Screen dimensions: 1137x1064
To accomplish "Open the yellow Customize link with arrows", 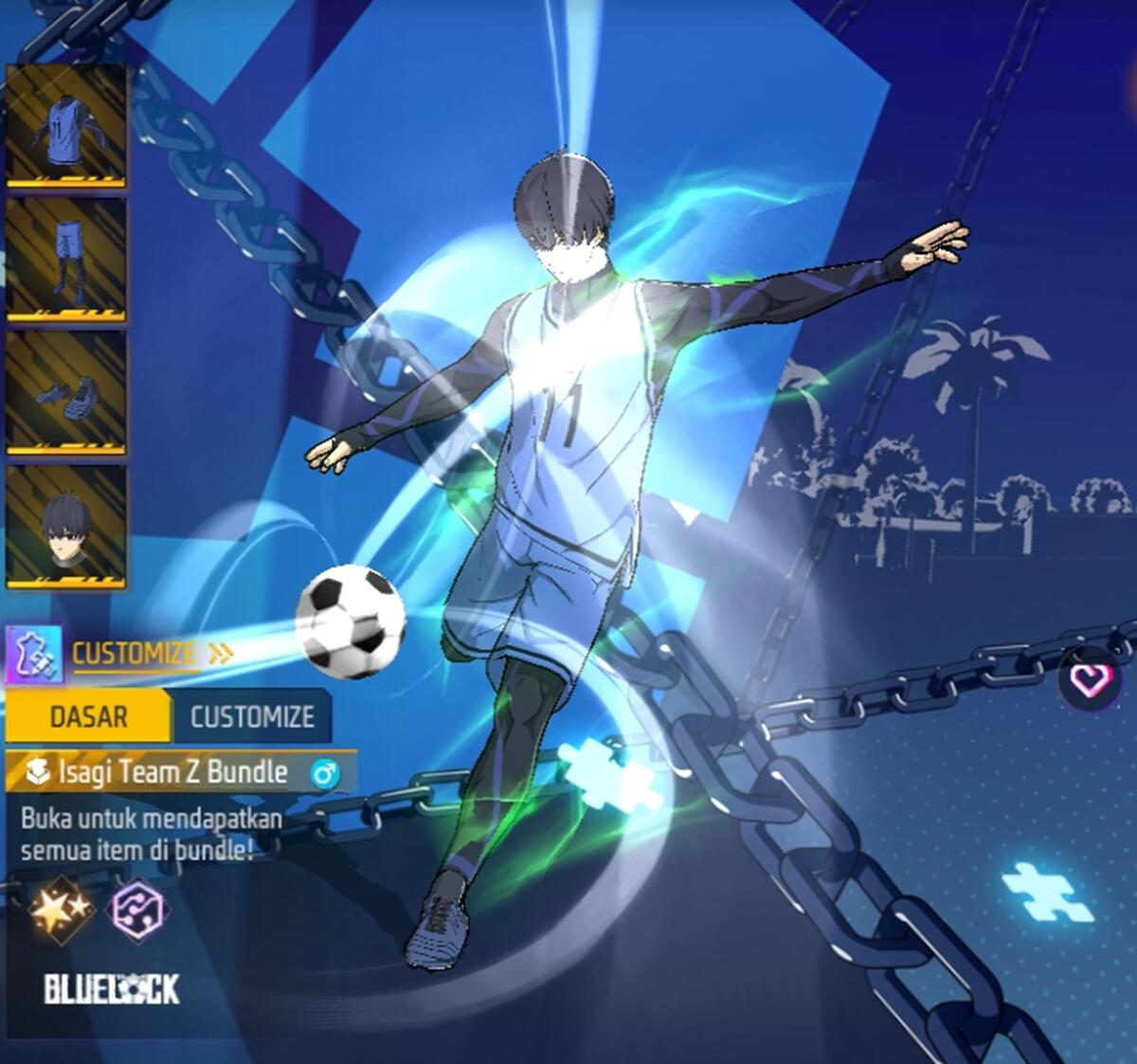I will click(x=152, y=654).
